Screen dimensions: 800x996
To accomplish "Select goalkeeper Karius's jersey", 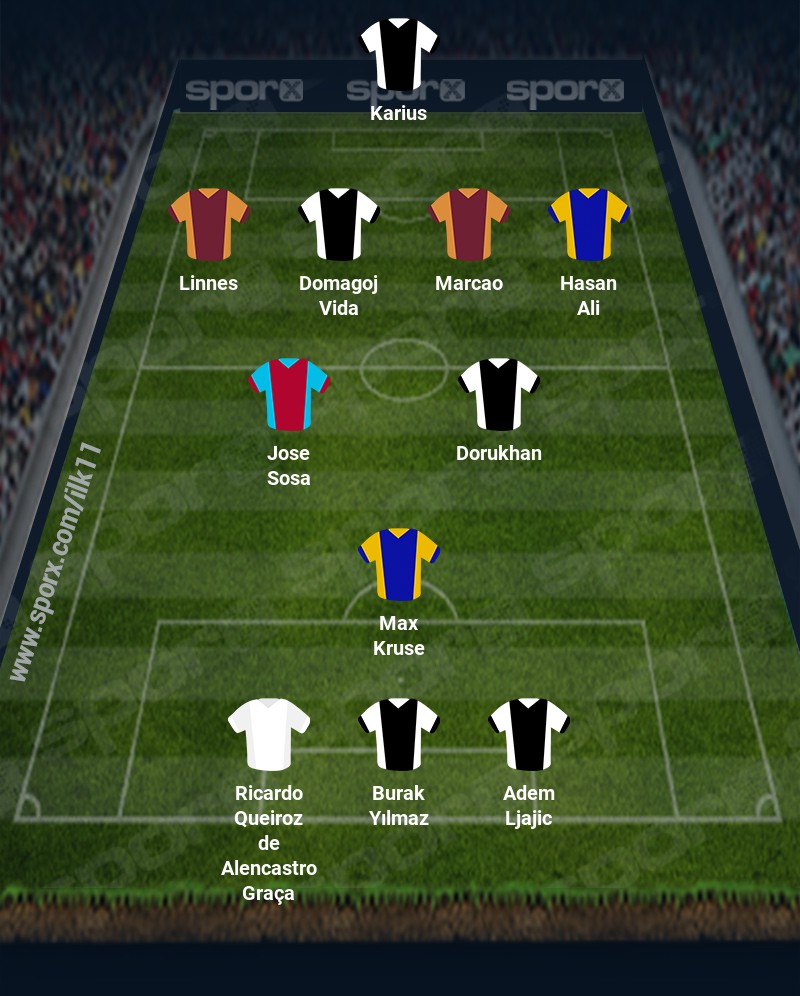I will click(x=399, y=53).
